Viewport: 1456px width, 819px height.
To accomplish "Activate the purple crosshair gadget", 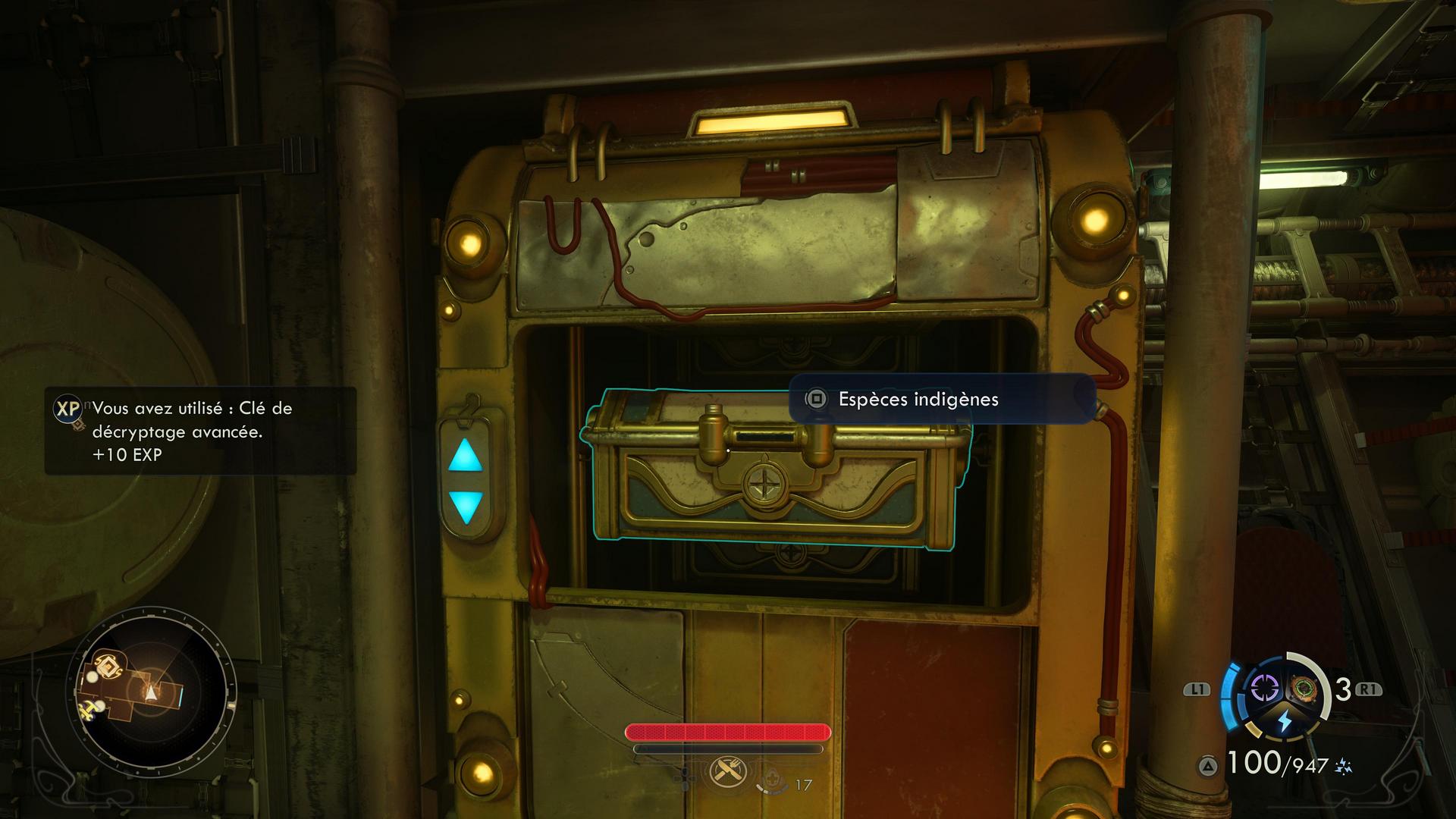I will [x=1264, y=689].
